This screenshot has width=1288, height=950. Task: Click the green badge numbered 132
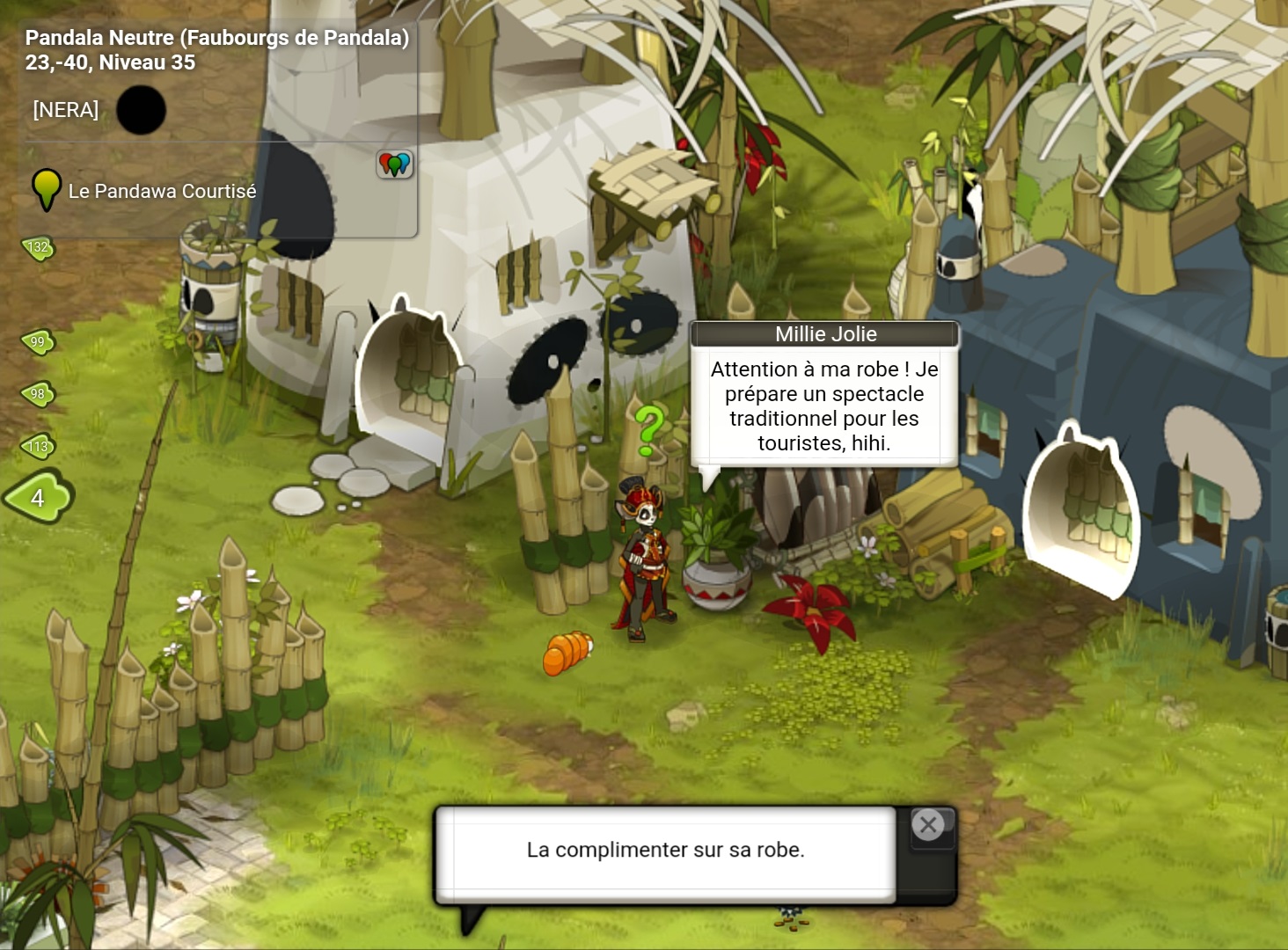pyautogui.click(x=38, y=248)
